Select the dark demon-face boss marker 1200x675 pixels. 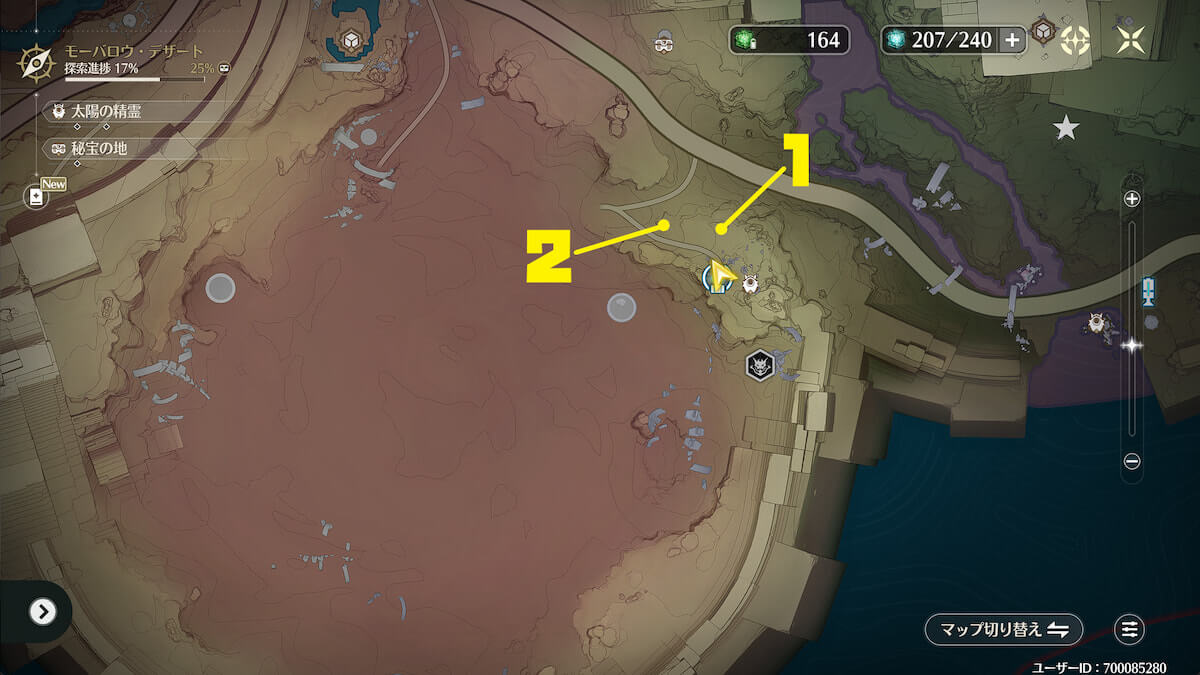pos(760,366)
